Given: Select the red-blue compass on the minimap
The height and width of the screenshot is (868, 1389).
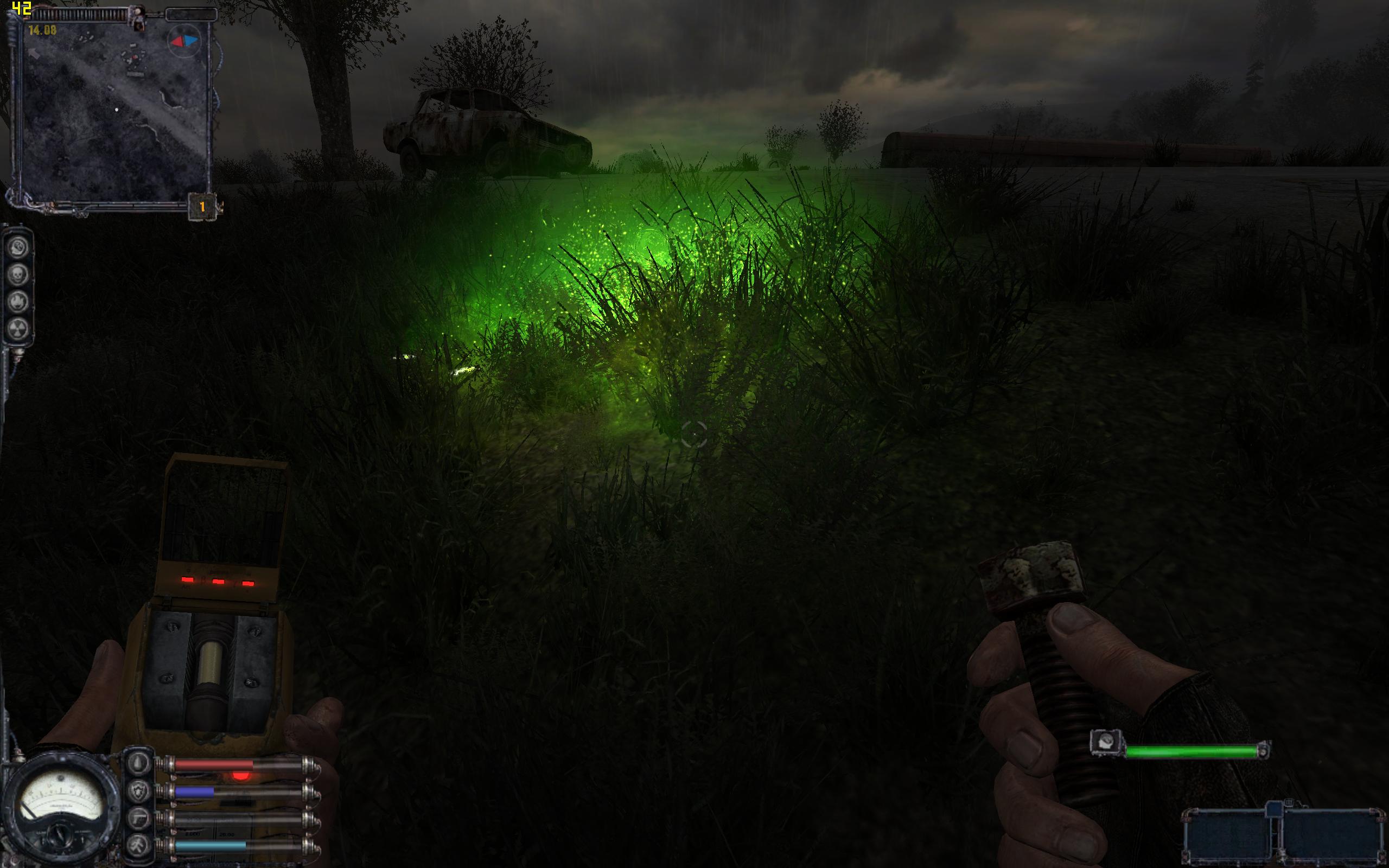Looking at the screenshot, I should pyautogui.click(x=184, y=41).
